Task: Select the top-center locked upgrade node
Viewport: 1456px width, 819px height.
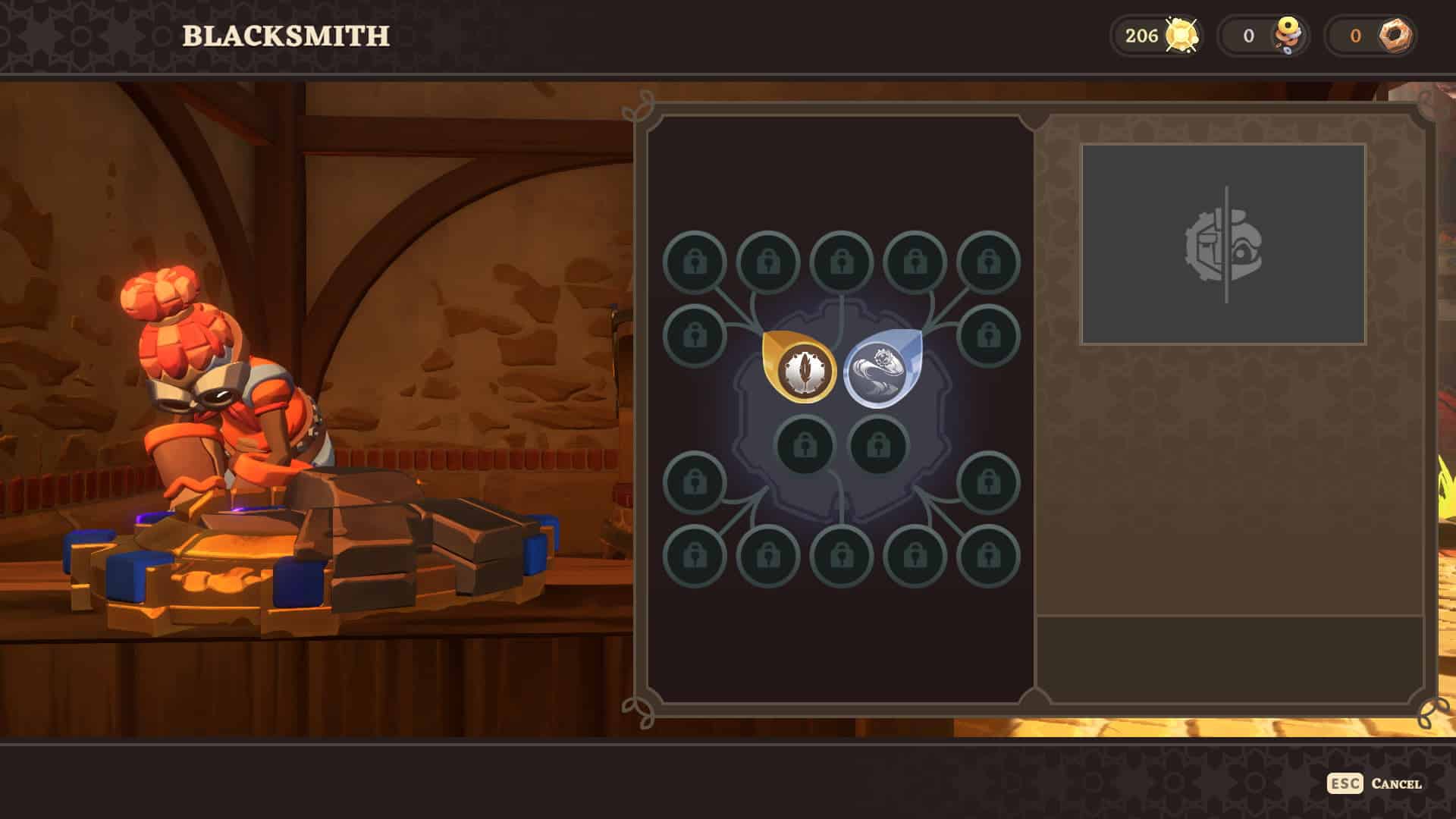Action: pos(840,262)
